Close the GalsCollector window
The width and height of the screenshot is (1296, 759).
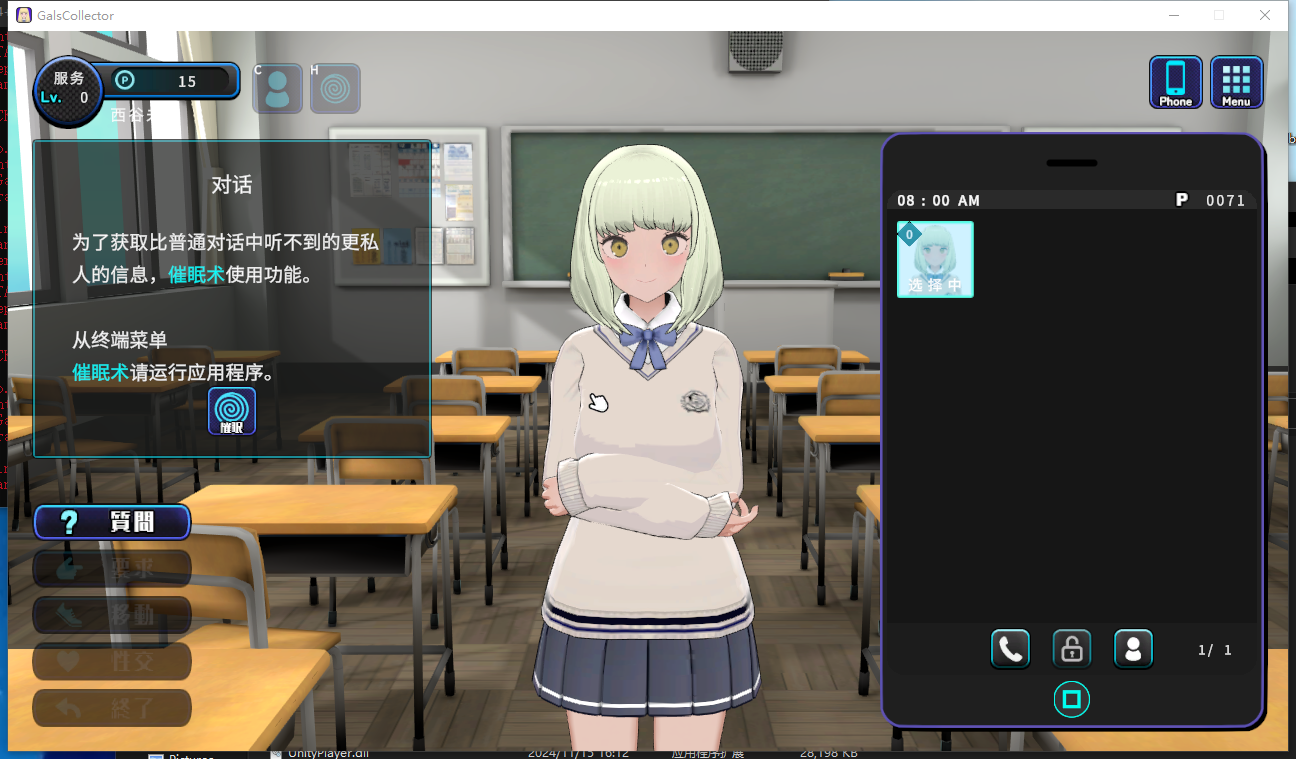[1265, 15]
